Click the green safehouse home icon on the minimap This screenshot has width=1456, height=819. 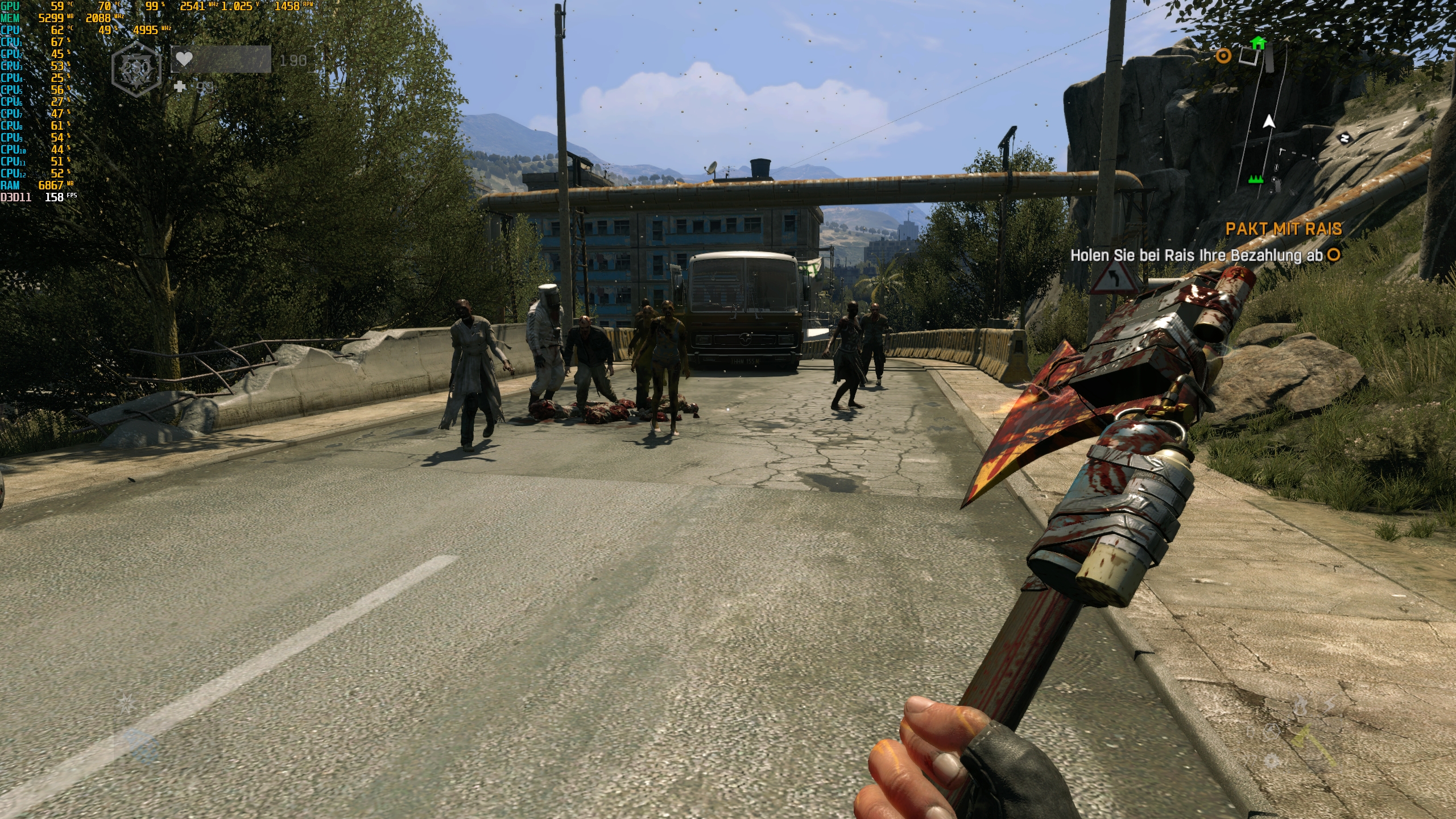click(x=1259, y=42)
